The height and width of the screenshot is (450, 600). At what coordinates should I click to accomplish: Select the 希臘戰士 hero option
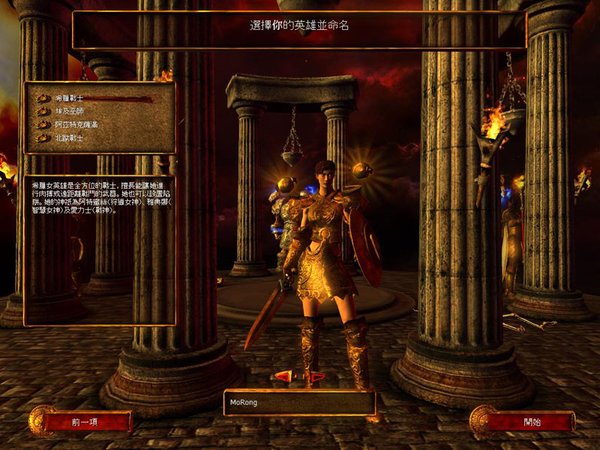tap(70, 99)
